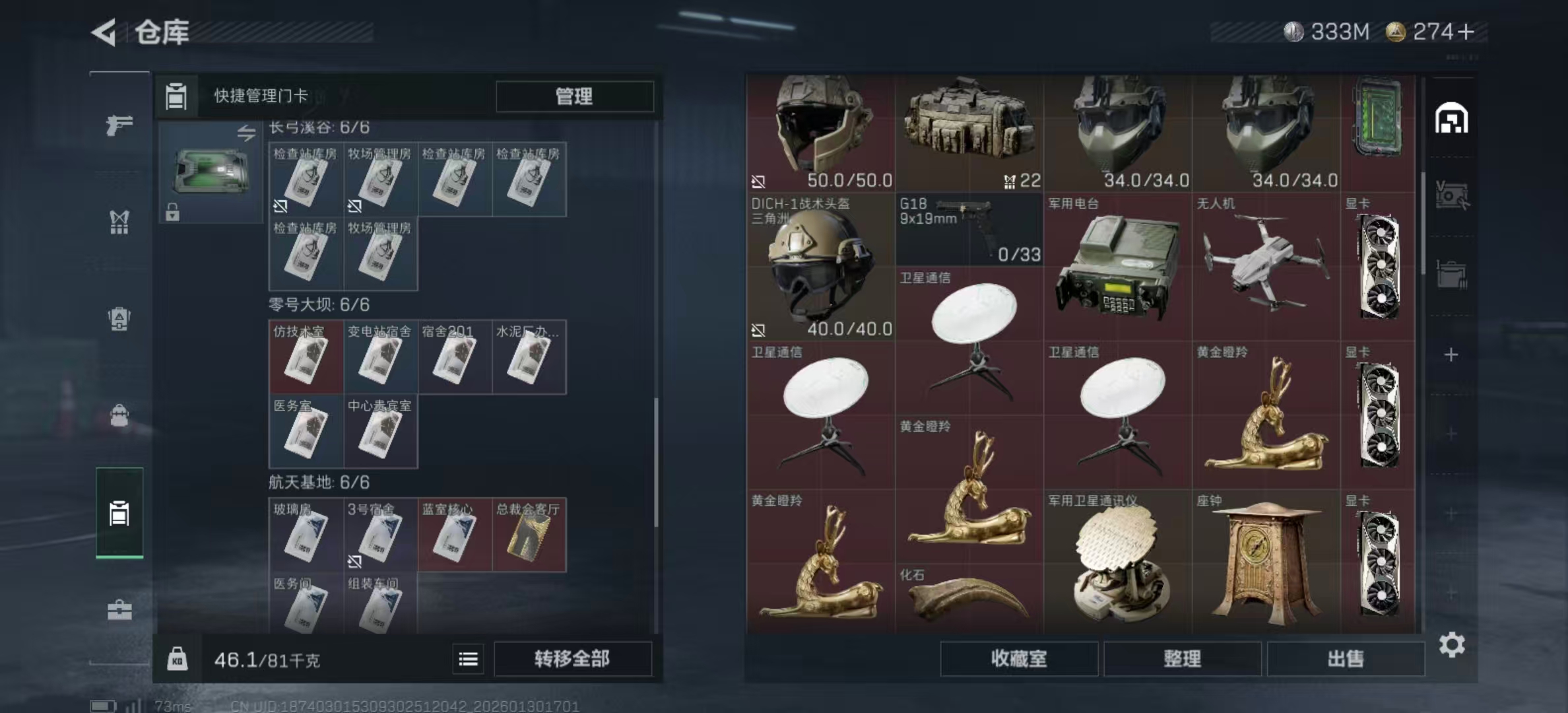1568x713 pixels.
Task: Select the weapons tab in left sidebar
Action: pos(119,125)
